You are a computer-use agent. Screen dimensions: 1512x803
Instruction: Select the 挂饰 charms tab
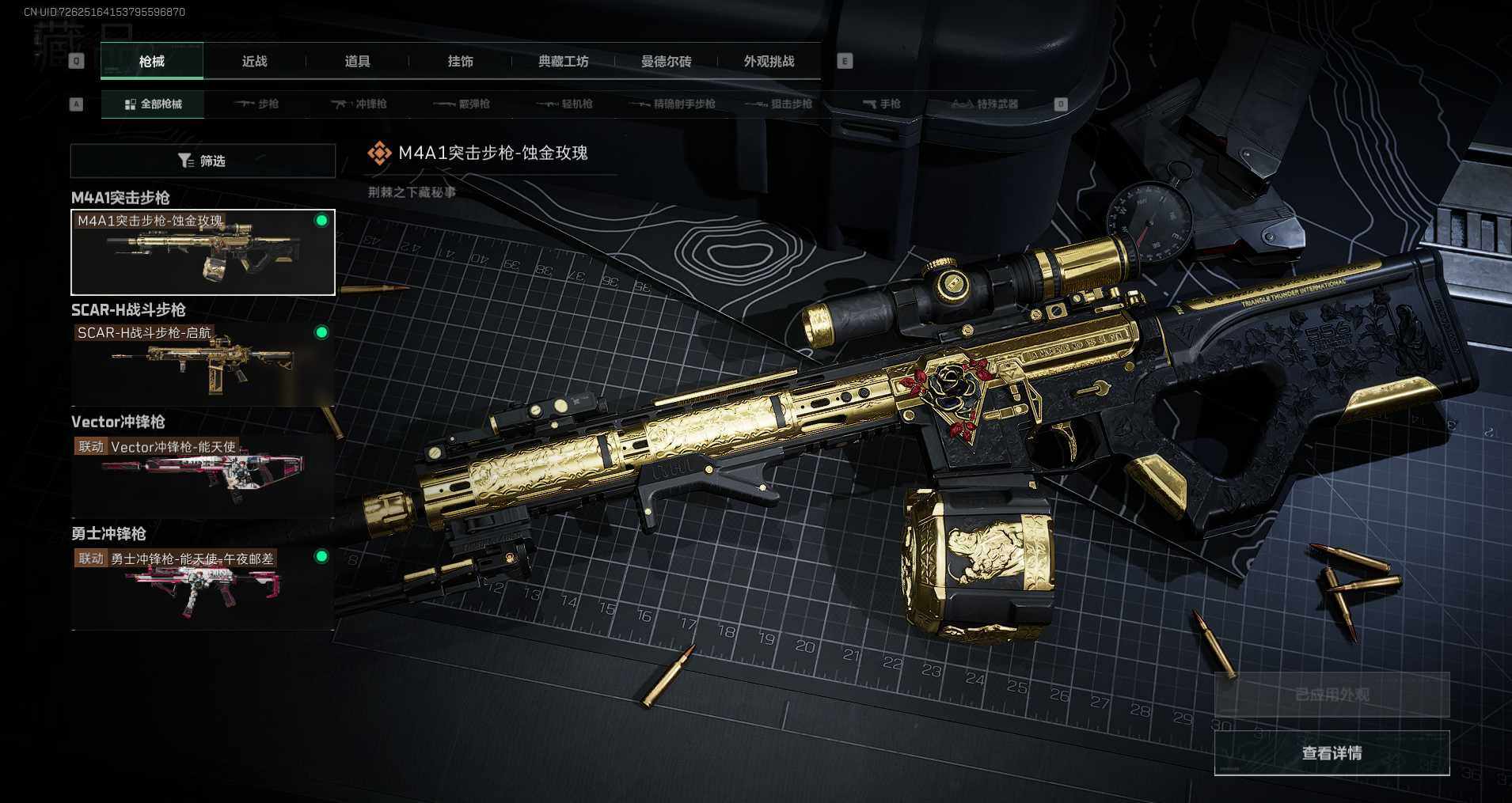point(460,62)
